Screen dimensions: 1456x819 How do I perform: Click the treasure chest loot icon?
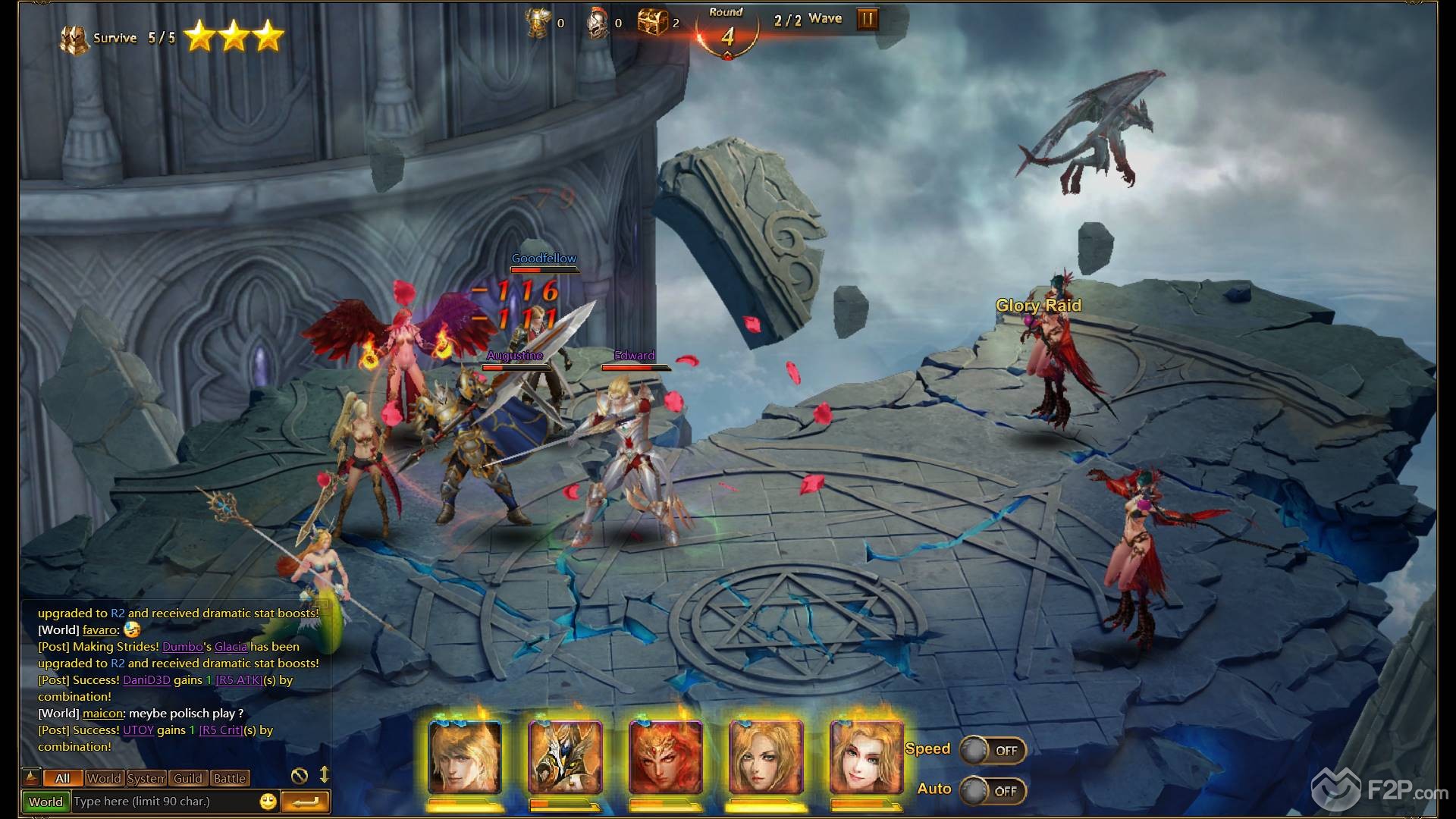(651, 22)
